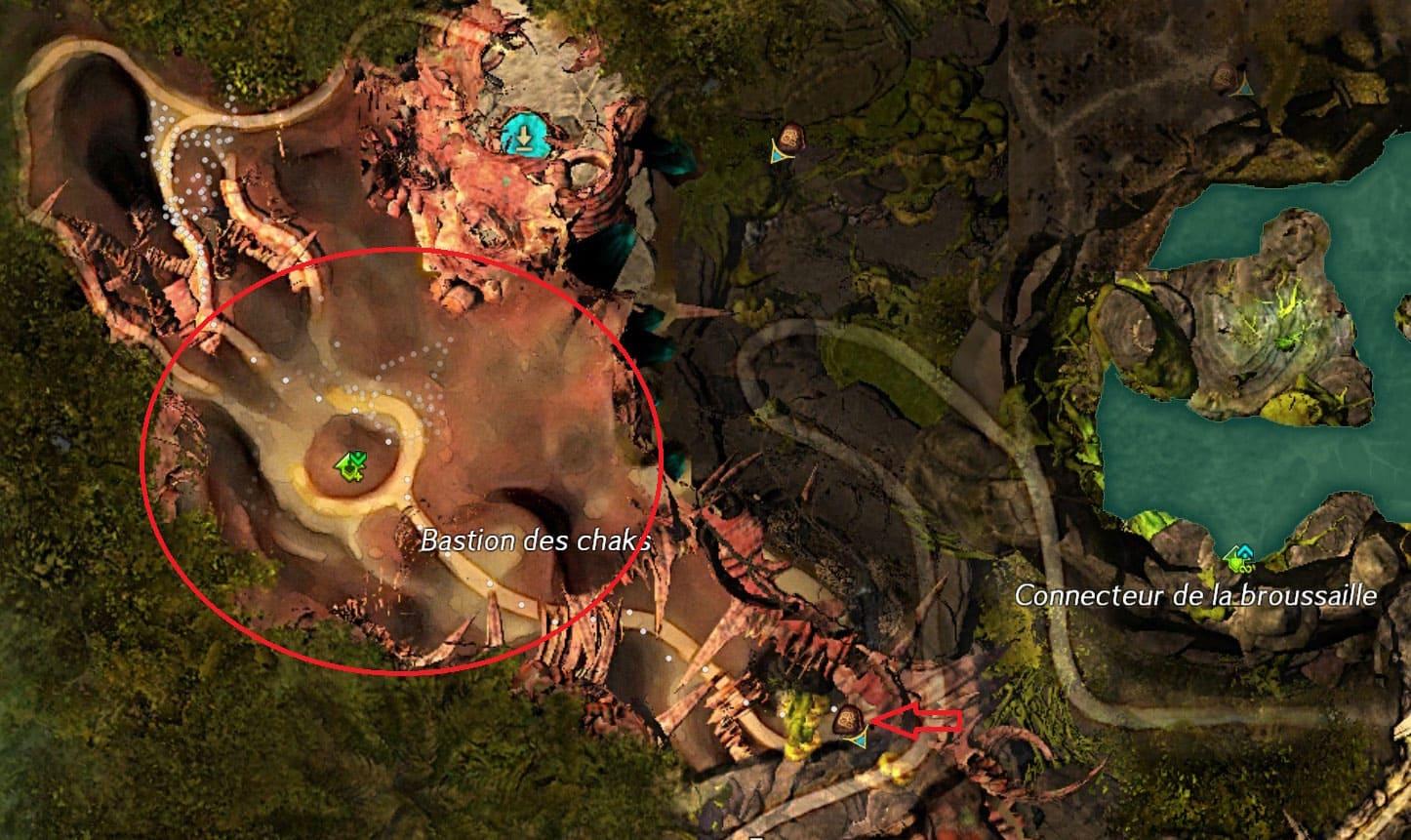Click the green marker above Connecteur de la broussaille
This screenshot has height=840, width=1411.
(x=1239, y=558)
